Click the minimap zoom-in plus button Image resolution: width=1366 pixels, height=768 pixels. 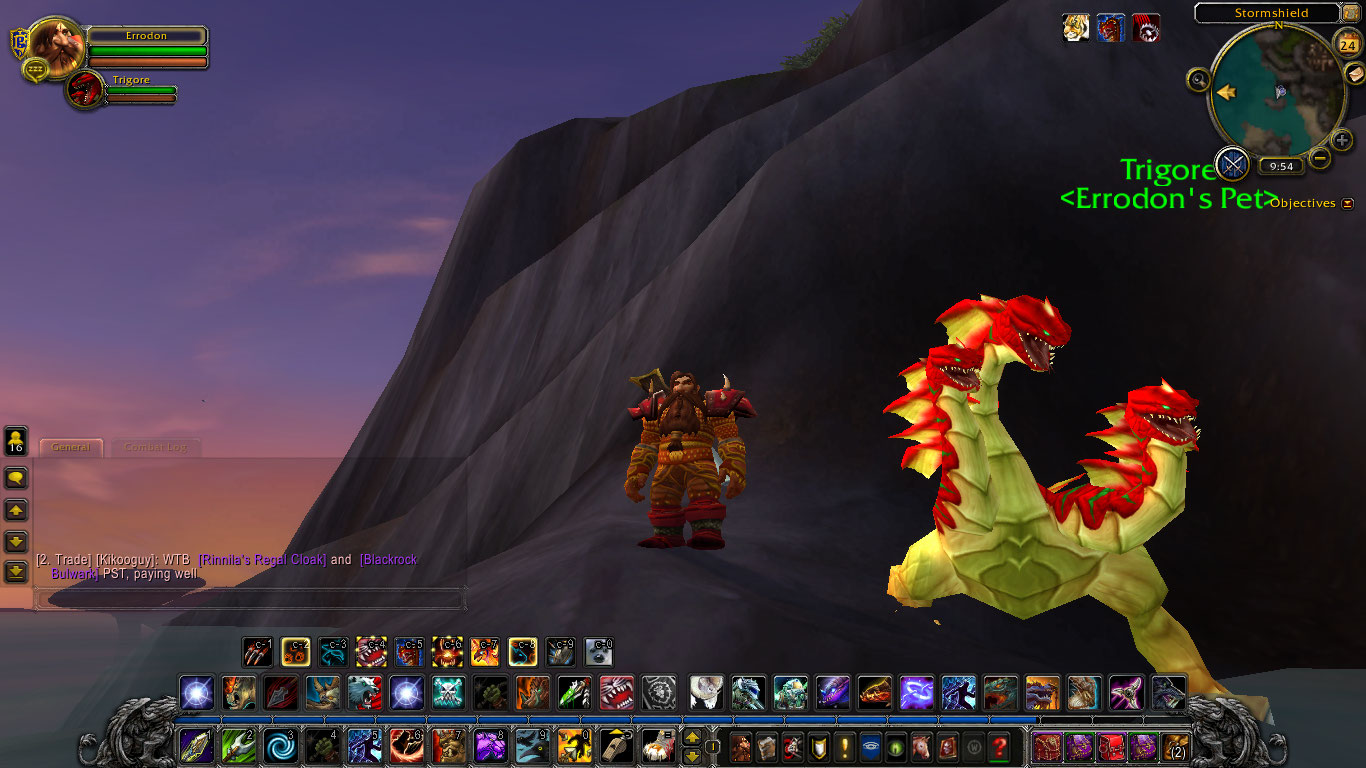point(1342,141)
